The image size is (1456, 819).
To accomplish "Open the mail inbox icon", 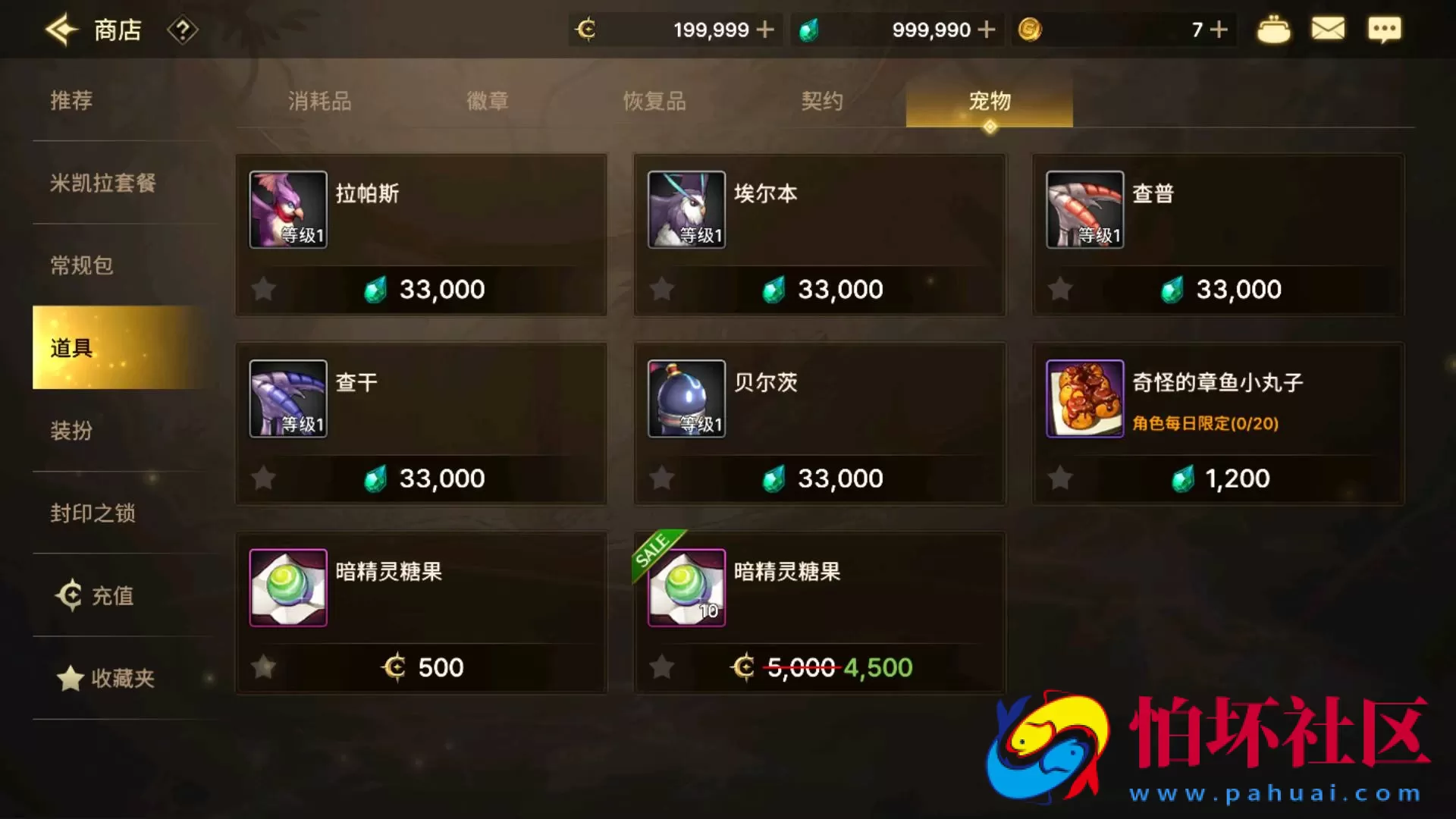I will point(1328,29).
